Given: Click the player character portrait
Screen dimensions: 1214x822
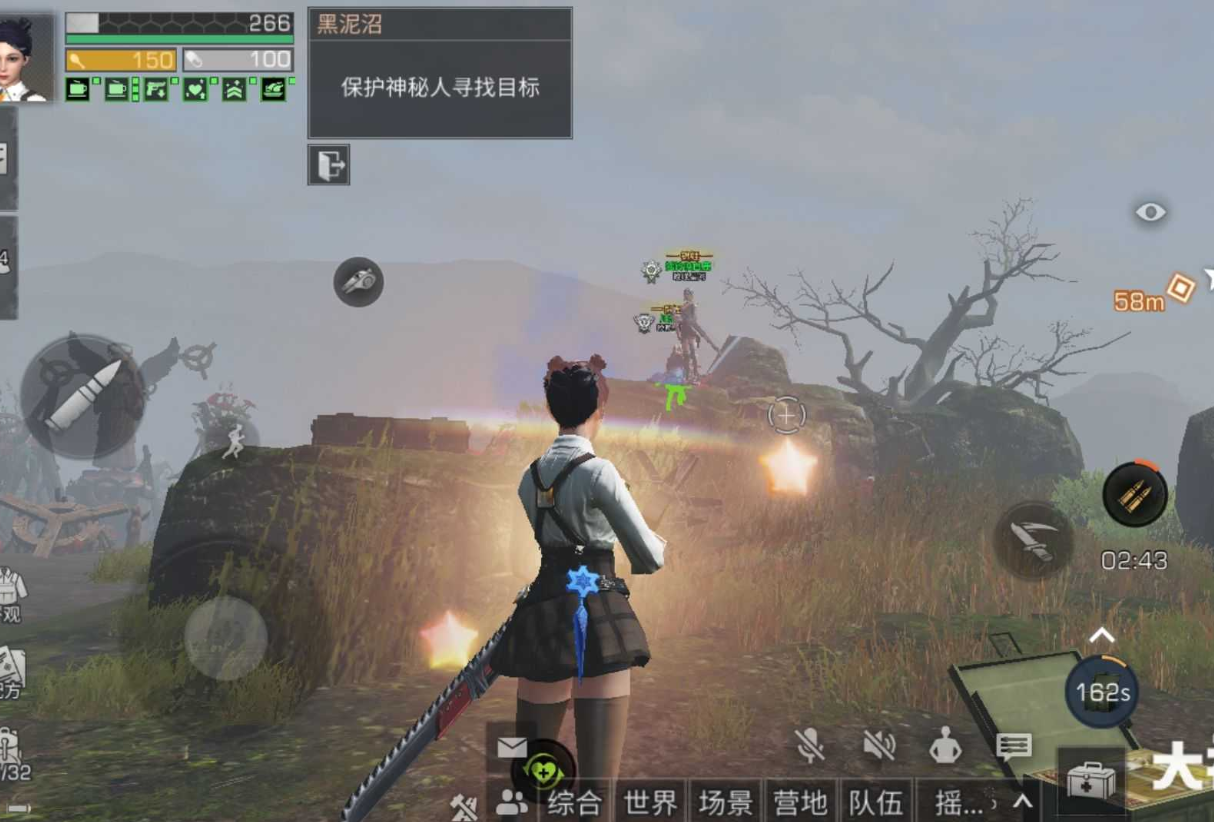Looking at the screenshot, I should (x=25, y=57).
